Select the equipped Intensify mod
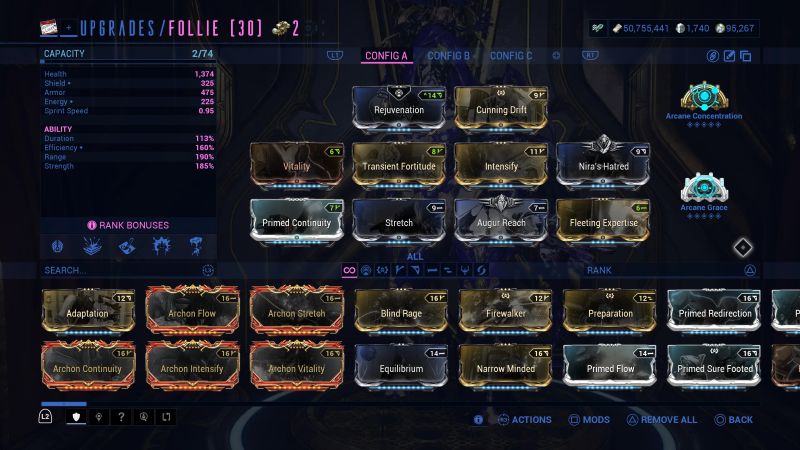Viewport: 800px width, 450px height. point(503,165)
